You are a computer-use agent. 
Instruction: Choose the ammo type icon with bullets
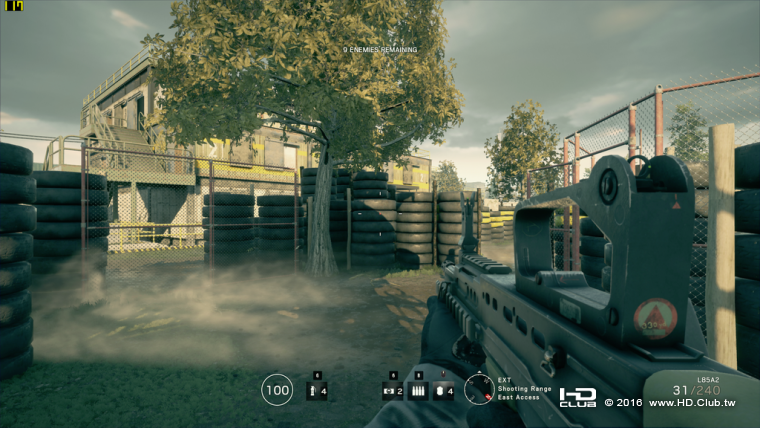pyautogui.click(x=417, y=391)
